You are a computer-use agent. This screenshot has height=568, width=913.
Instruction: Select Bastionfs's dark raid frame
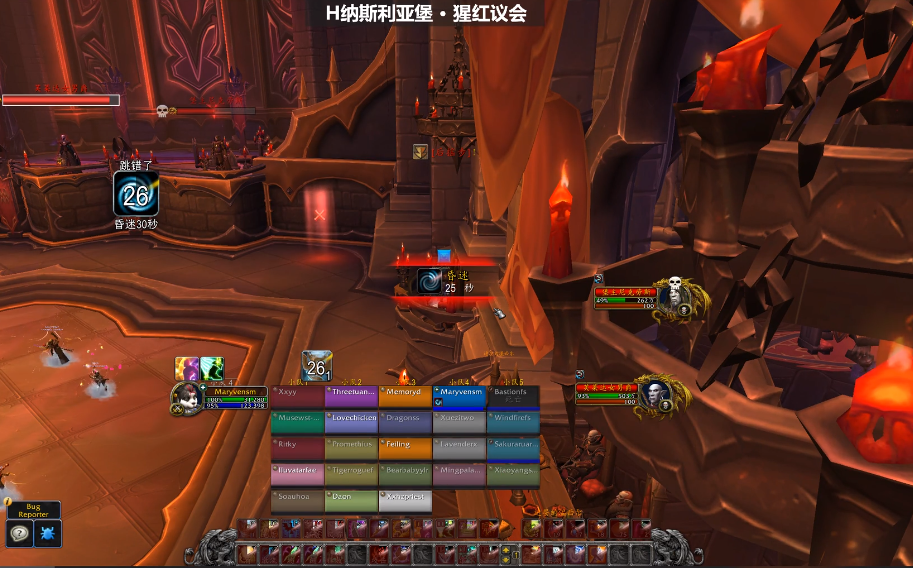tap(513, 397)
